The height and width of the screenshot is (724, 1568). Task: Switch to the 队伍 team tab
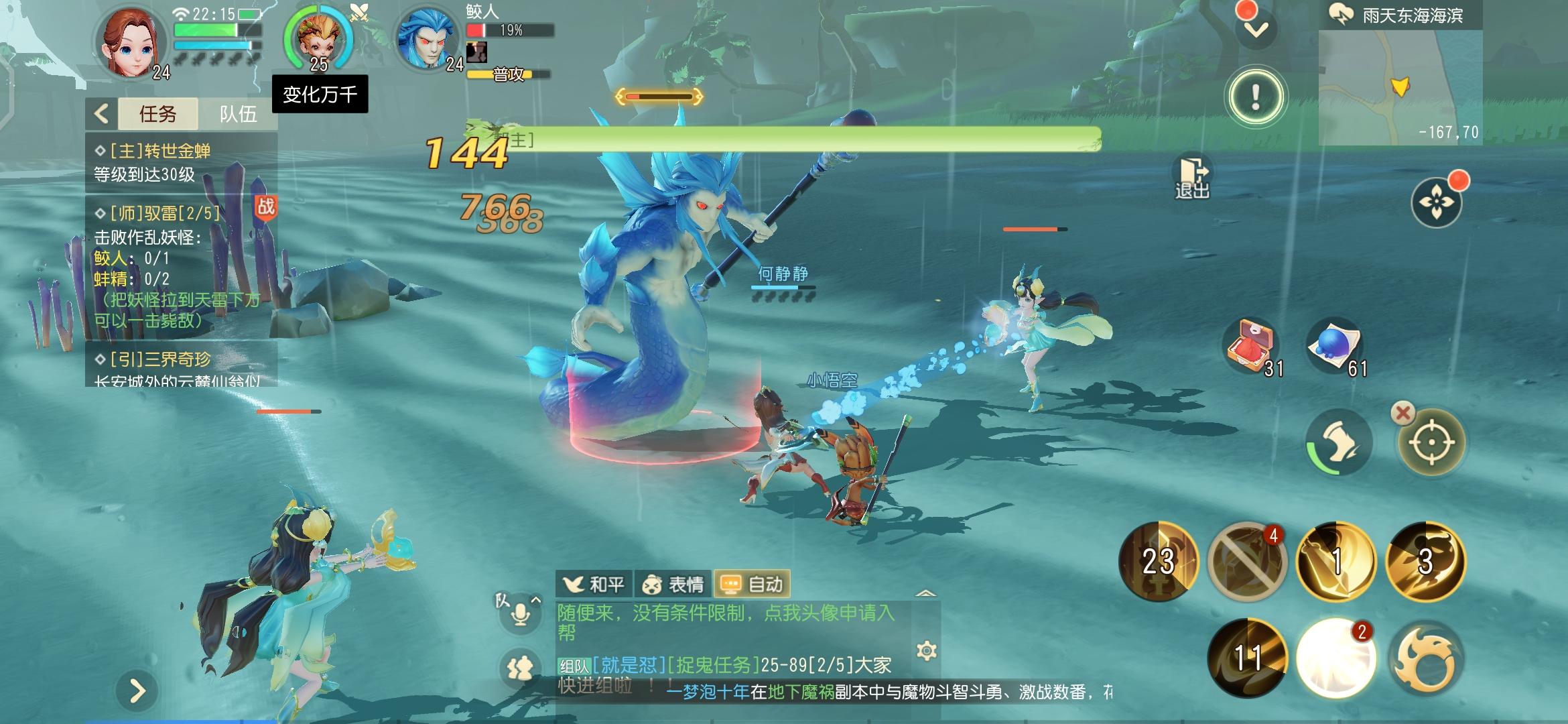point(238,114)
